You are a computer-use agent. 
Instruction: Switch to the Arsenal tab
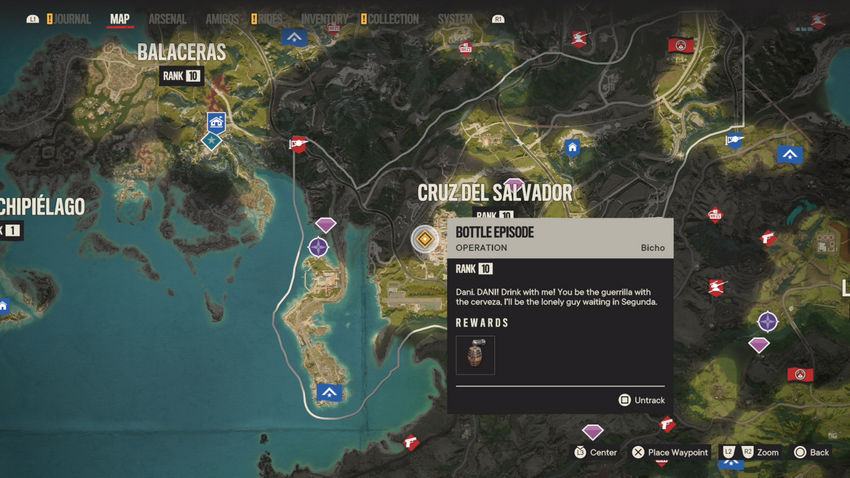click(x=167, y=18)
